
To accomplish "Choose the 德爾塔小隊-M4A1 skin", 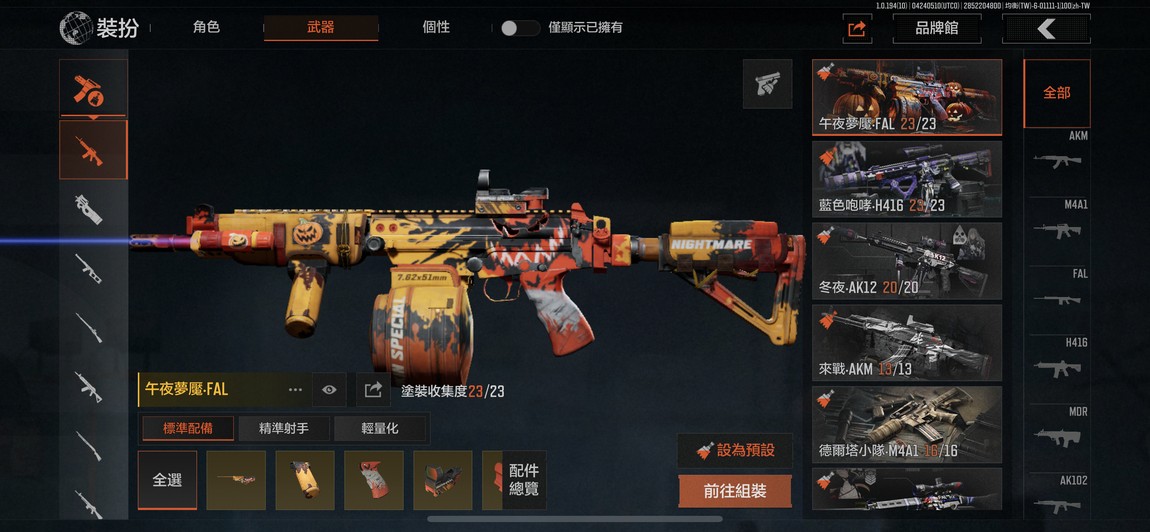I will [906, 424].
